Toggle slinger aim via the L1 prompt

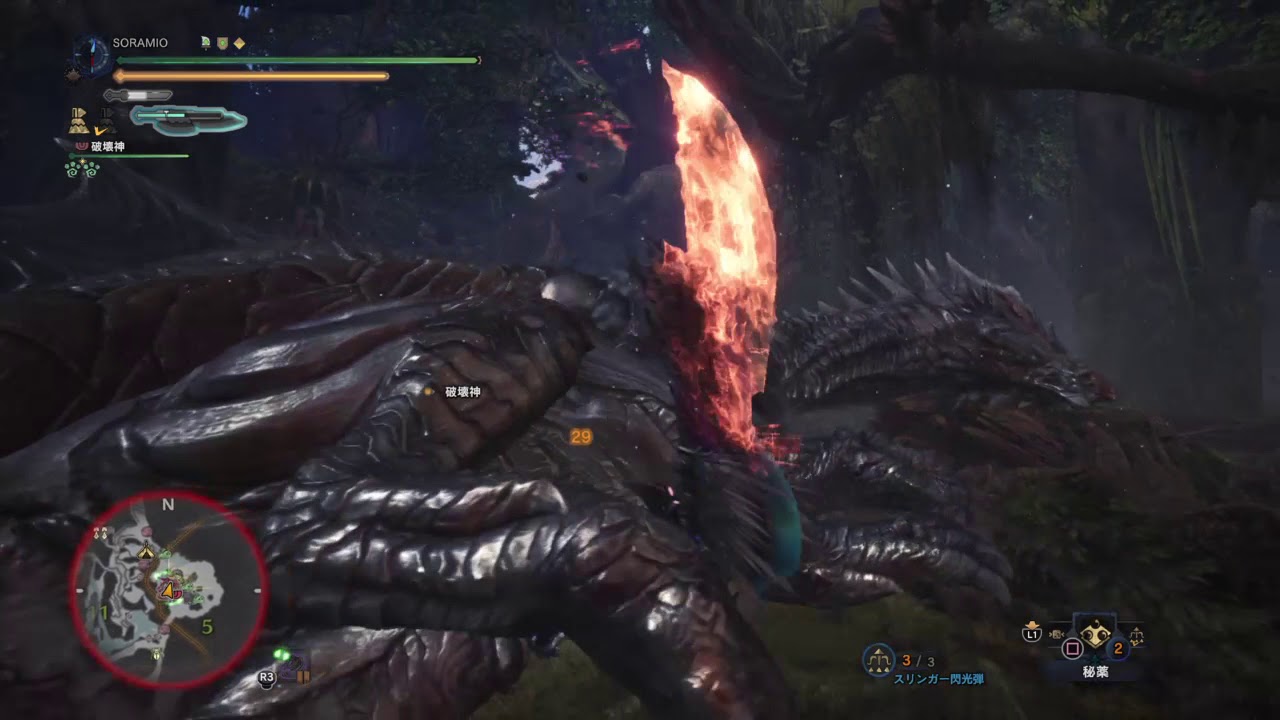click(x=1030, y=634)
